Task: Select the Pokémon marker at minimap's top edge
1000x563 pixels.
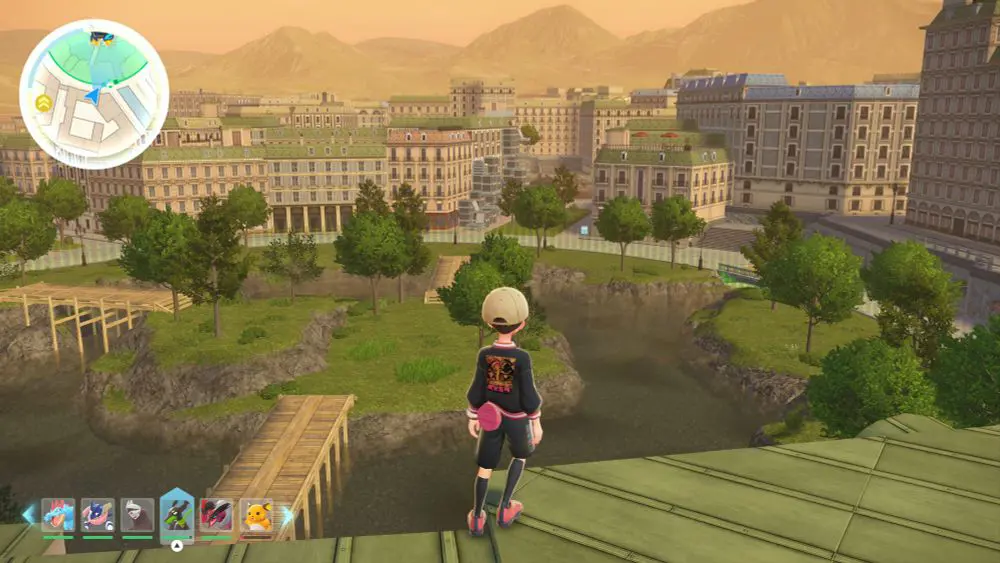Action: click(x=102, y=38)
